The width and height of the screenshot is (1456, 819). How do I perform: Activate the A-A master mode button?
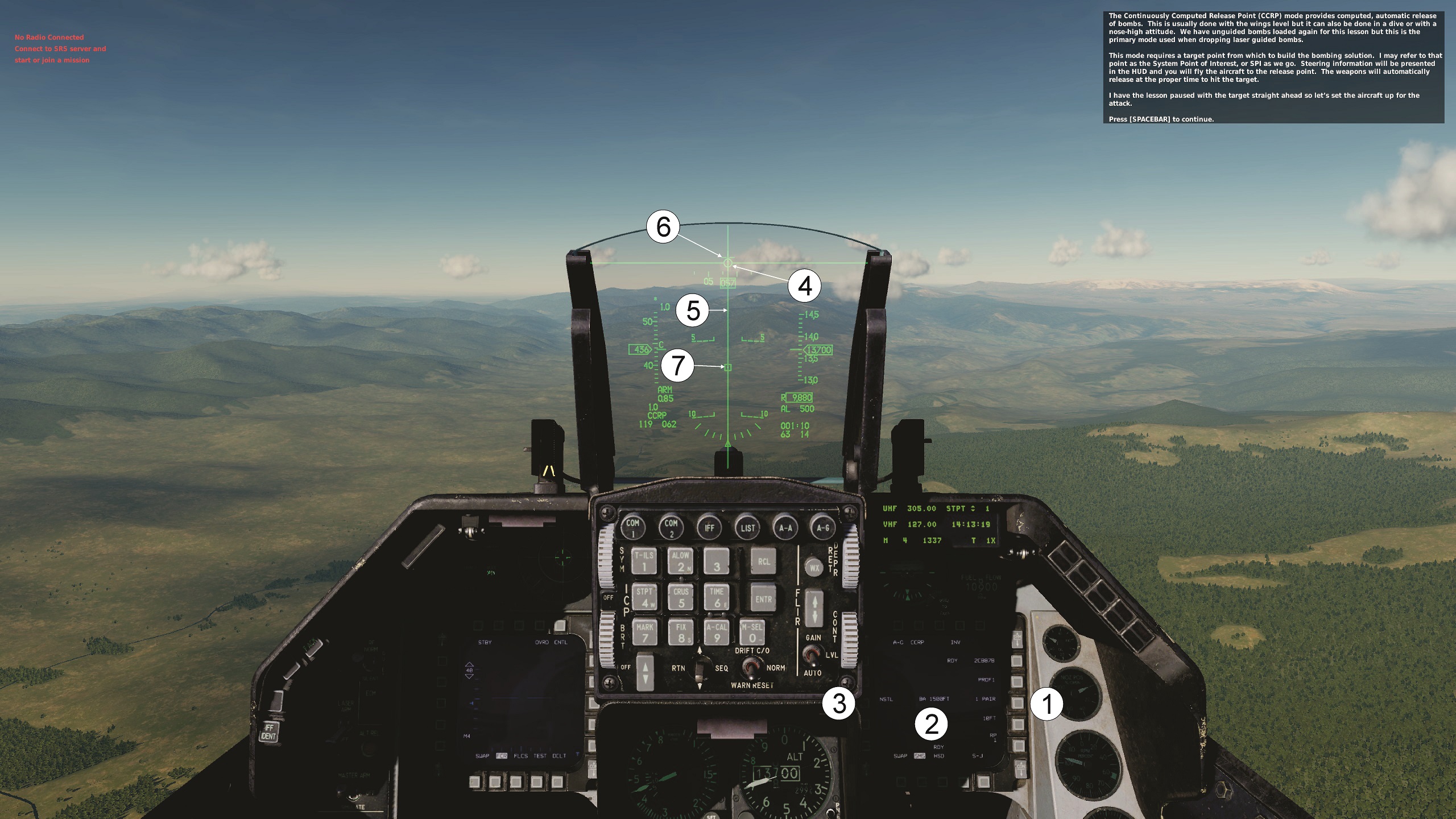(785, 527)
